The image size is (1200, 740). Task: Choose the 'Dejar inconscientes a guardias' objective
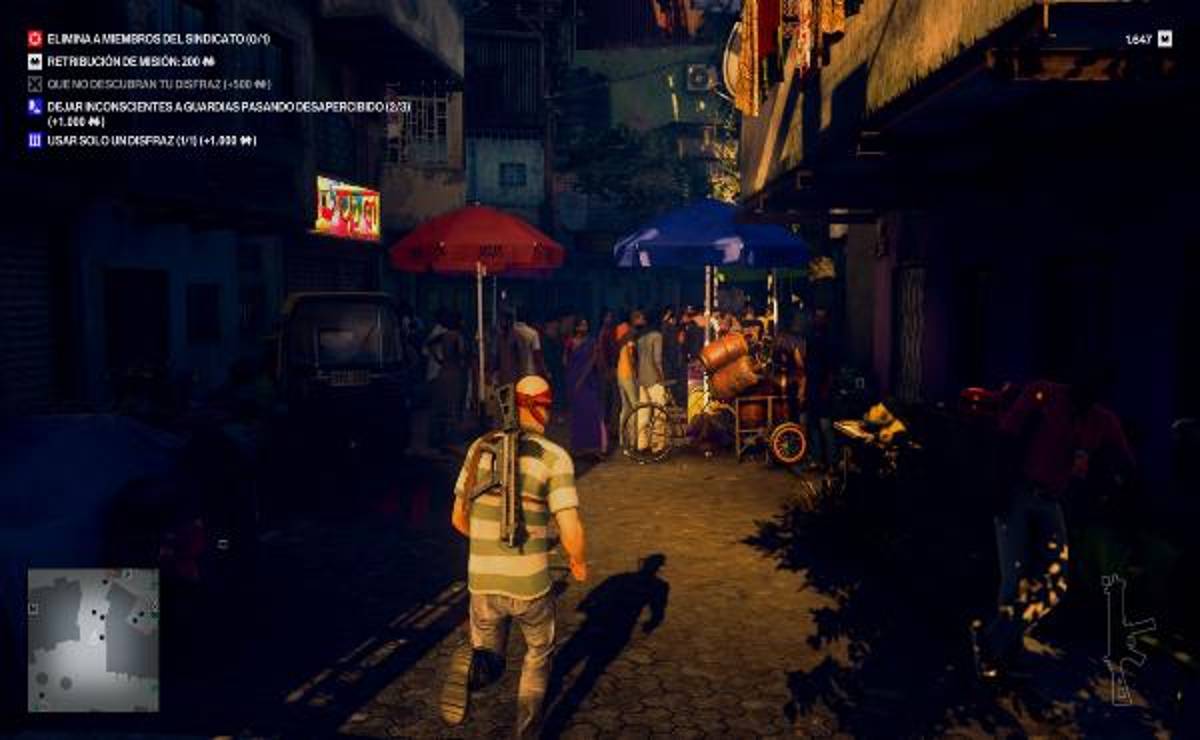pos(214,106)
